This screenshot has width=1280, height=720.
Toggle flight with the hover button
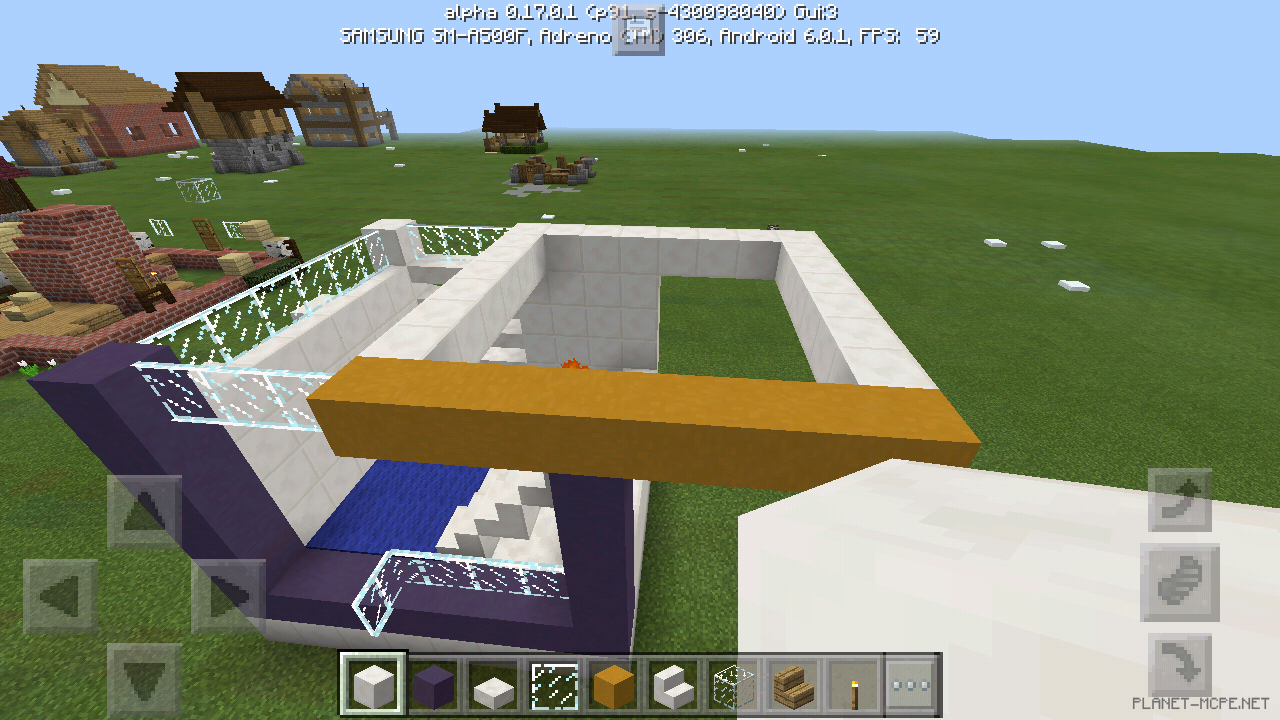(1180, 583)
